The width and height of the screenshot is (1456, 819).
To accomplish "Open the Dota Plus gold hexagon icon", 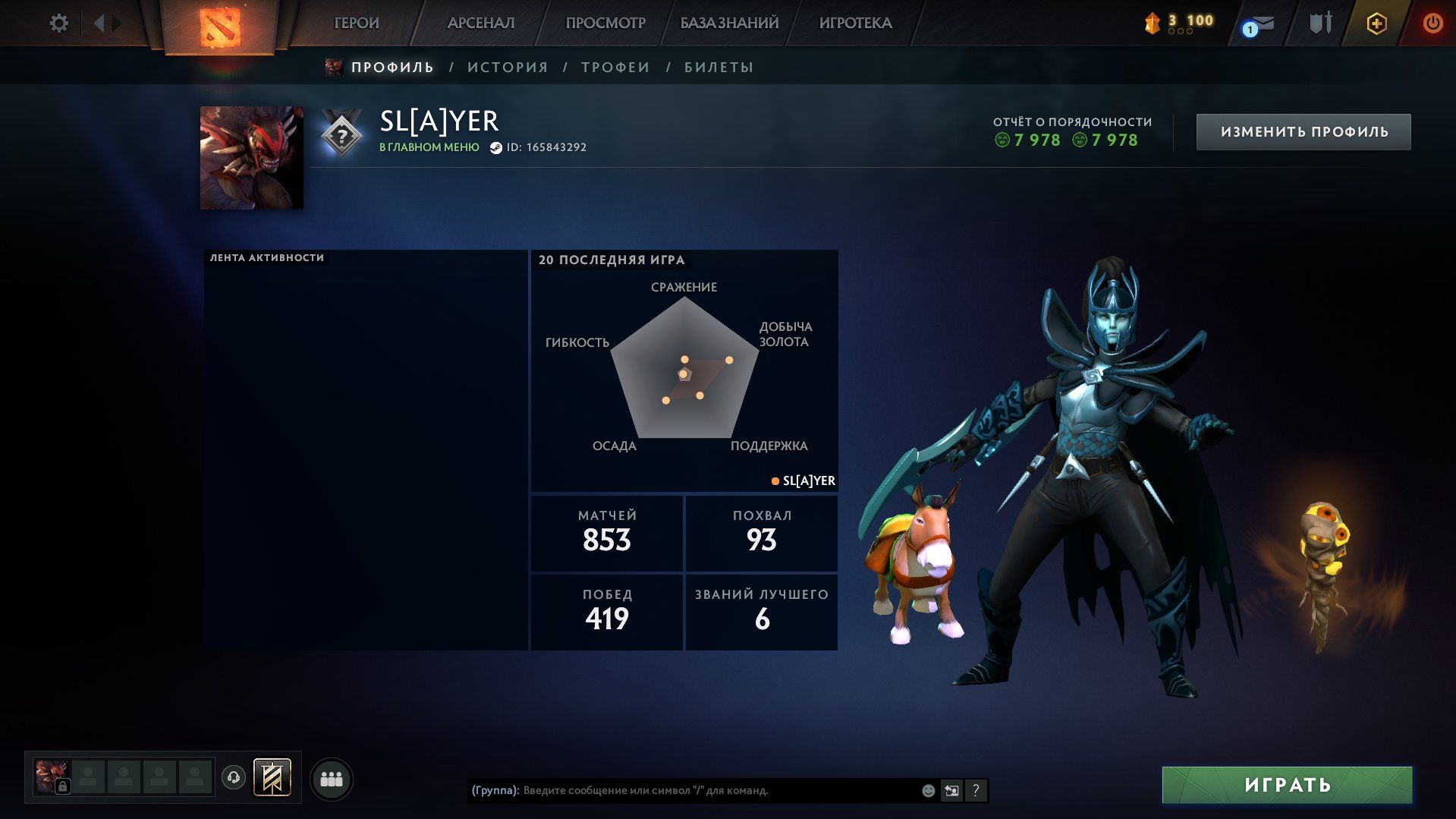I will (1376, 24).
